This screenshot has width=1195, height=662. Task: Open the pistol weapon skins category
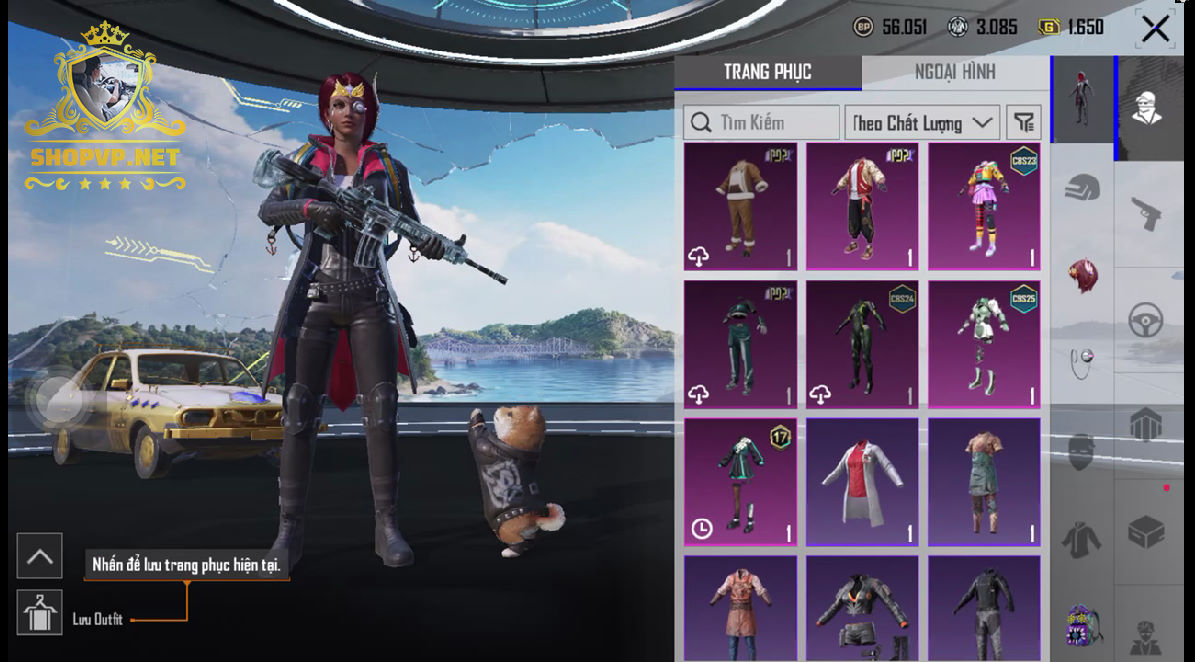tap(1146, 212)
